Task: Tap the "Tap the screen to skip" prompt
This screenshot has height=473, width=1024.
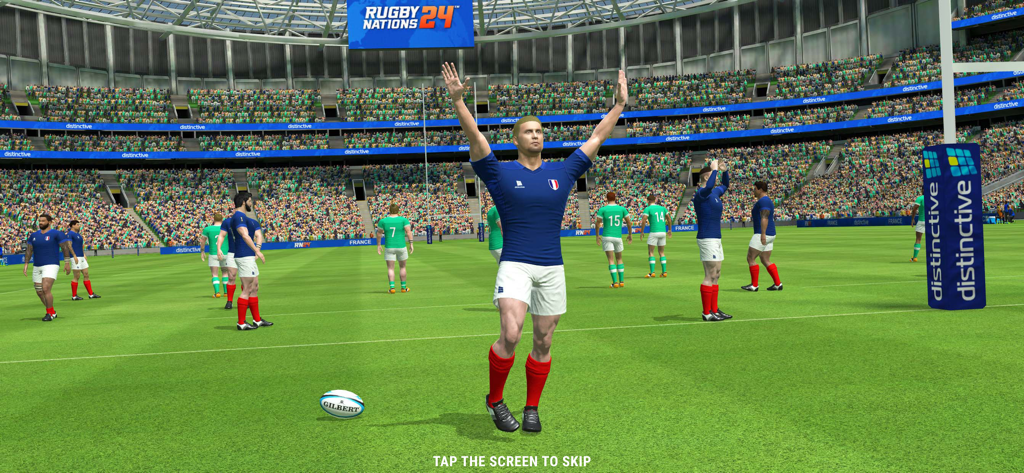Action: point(511,461)
